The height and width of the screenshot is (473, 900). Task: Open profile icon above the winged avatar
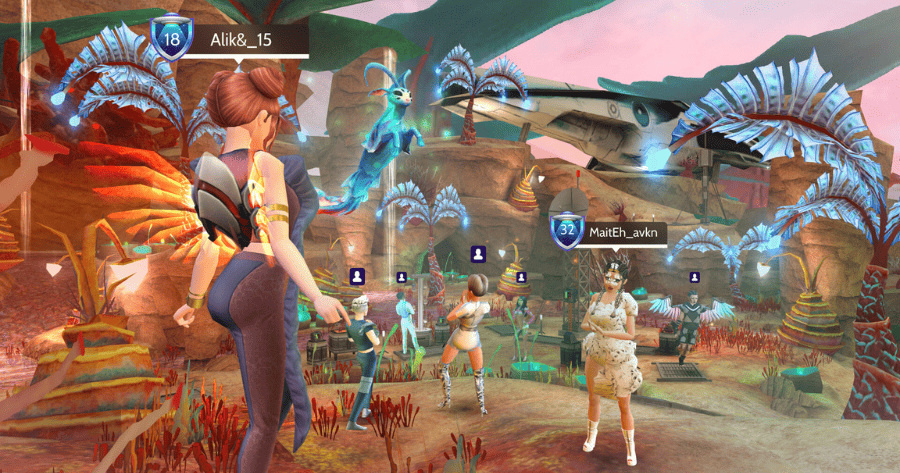[x=694, y=277]
